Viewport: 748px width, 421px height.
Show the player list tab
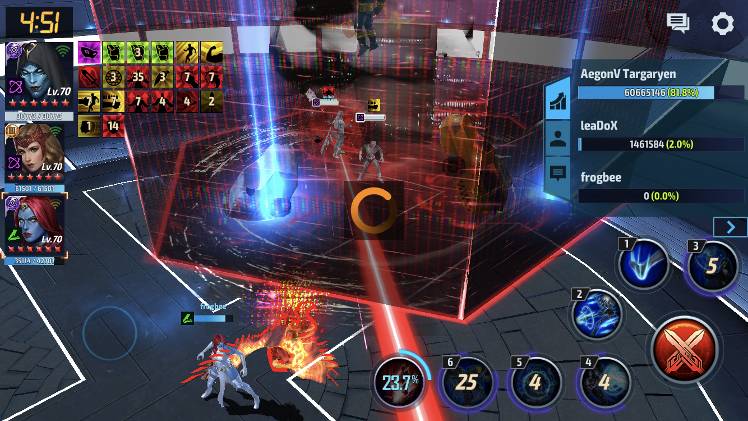558,137
